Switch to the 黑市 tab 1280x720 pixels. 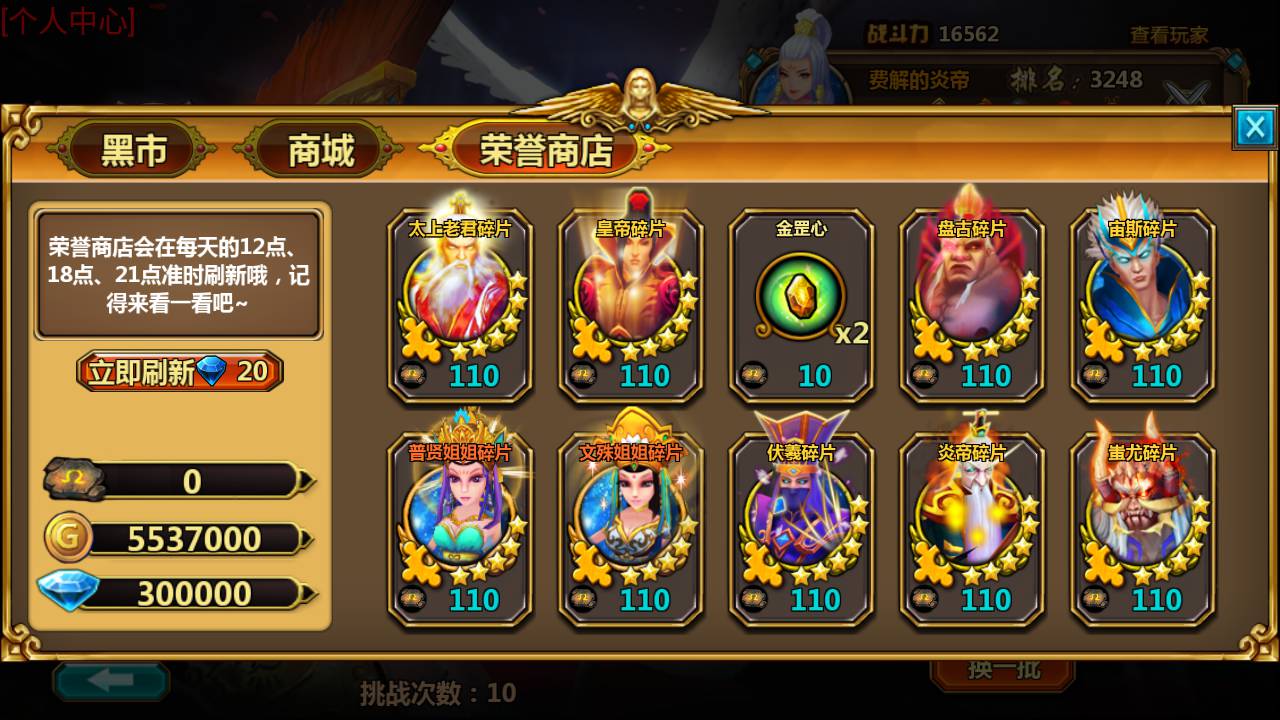coord(137,146)
